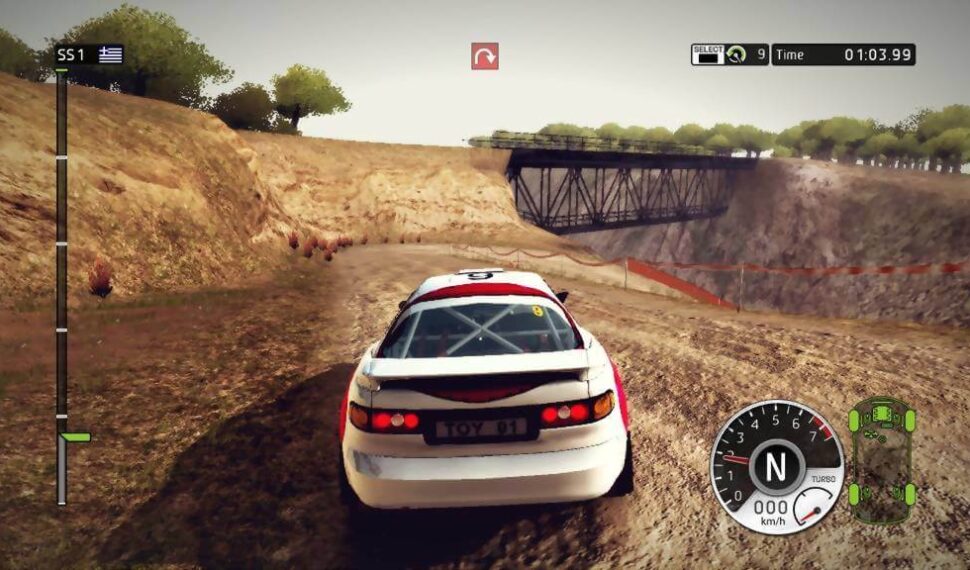Click the green marker on the stage progress bar
The width and height of the screenshot is (970, 570).
(75, 437)
